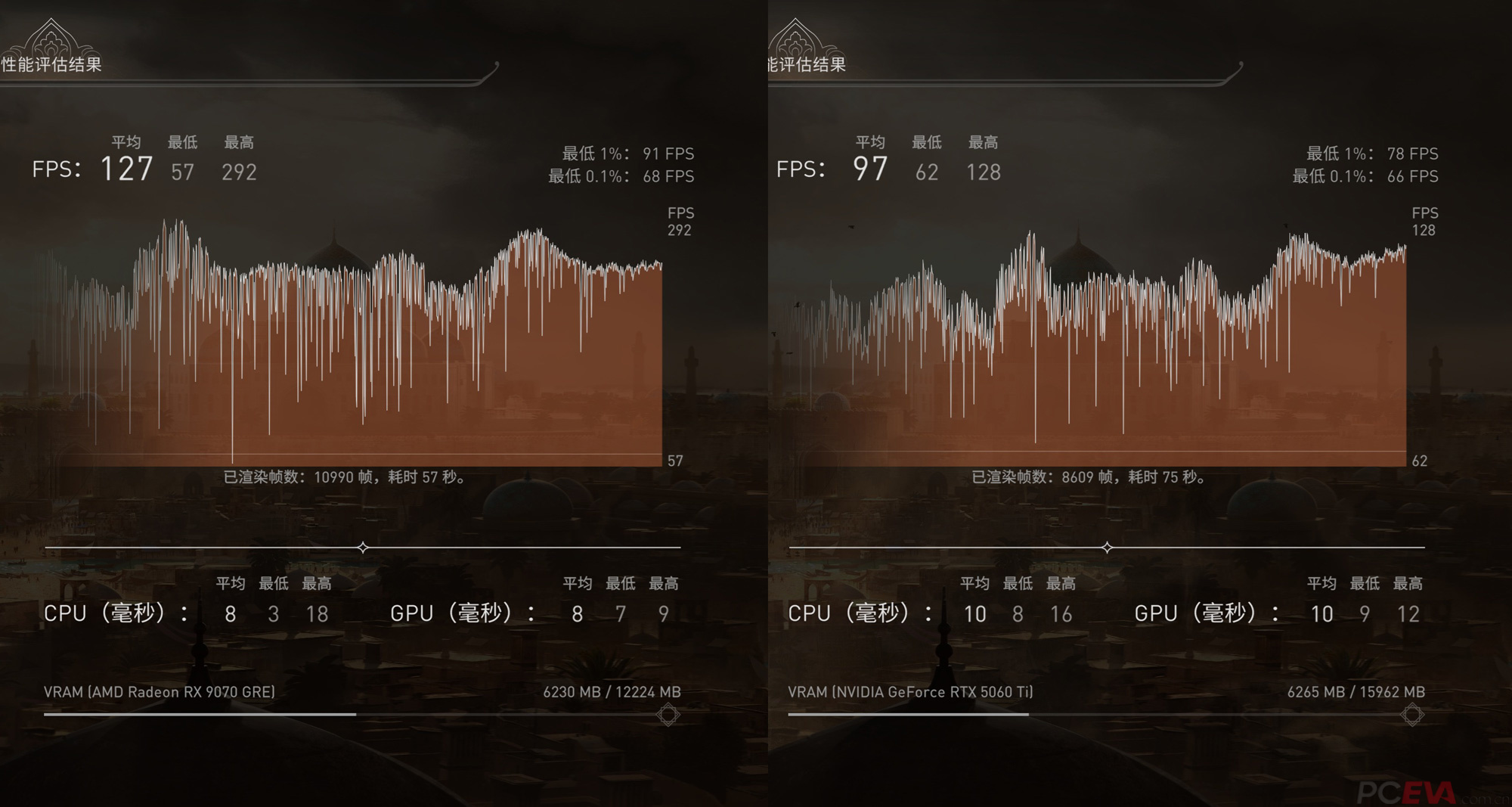Toggle the 平均 column above the CPU milliseconds row
Image resolution: width=1512 pixels, height=807 pixels.
231,583
